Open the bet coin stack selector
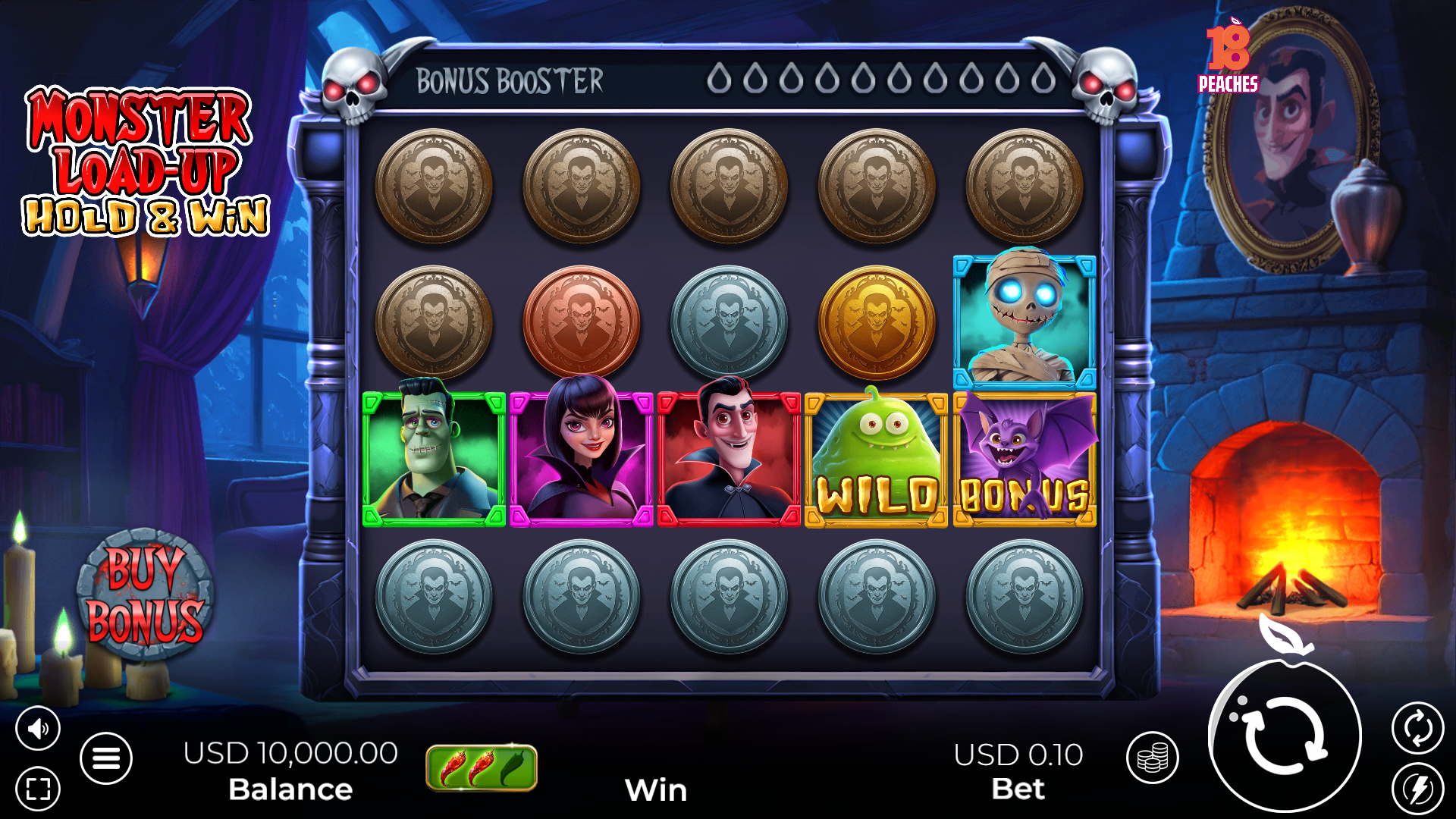This screenshot has height=819, width=1456. tap(1152, 758)
